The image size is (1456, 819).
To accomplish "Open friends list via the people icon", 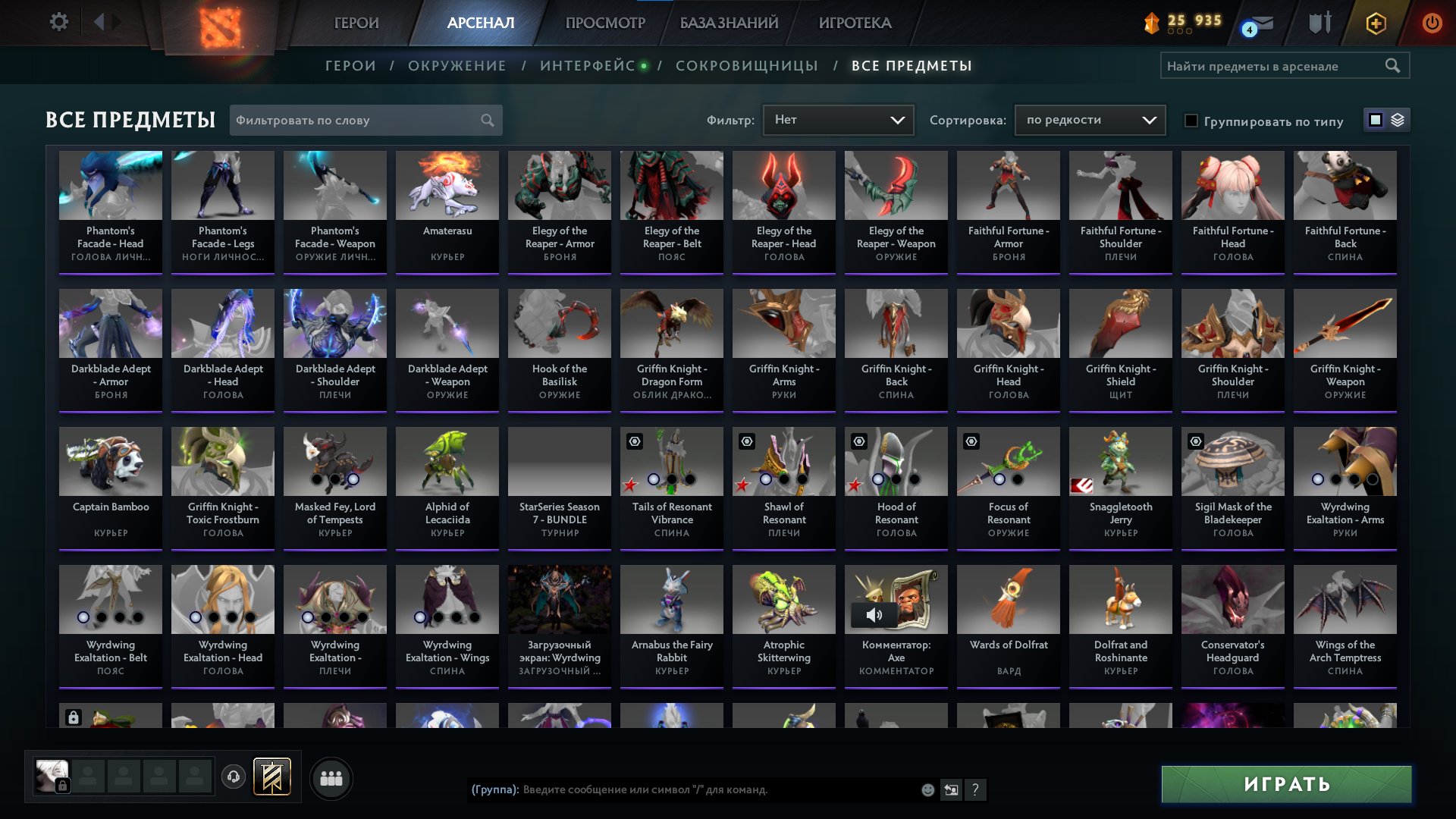I will tap(331, 777).
